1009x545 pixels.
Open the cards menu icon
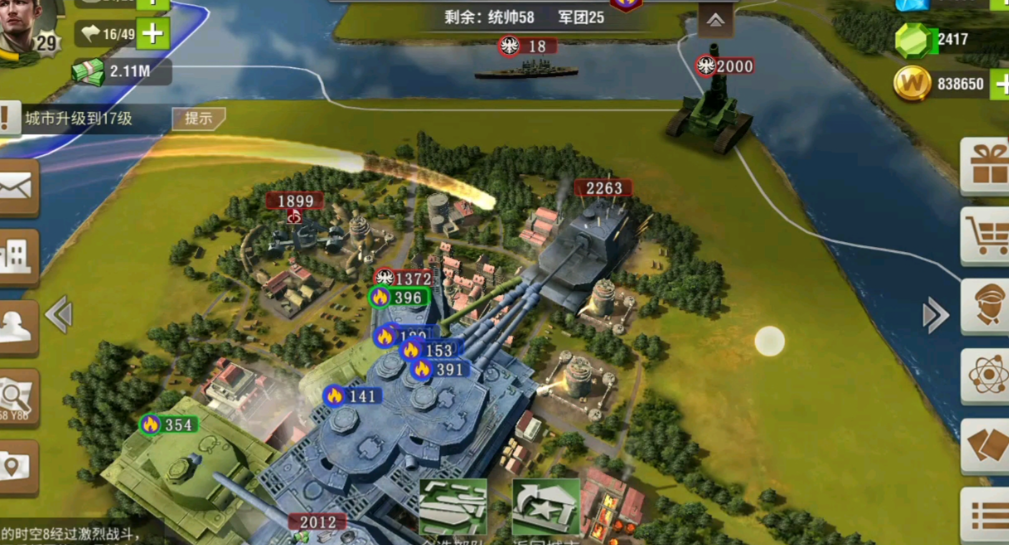pyautogui.click(x=986, y=446)
